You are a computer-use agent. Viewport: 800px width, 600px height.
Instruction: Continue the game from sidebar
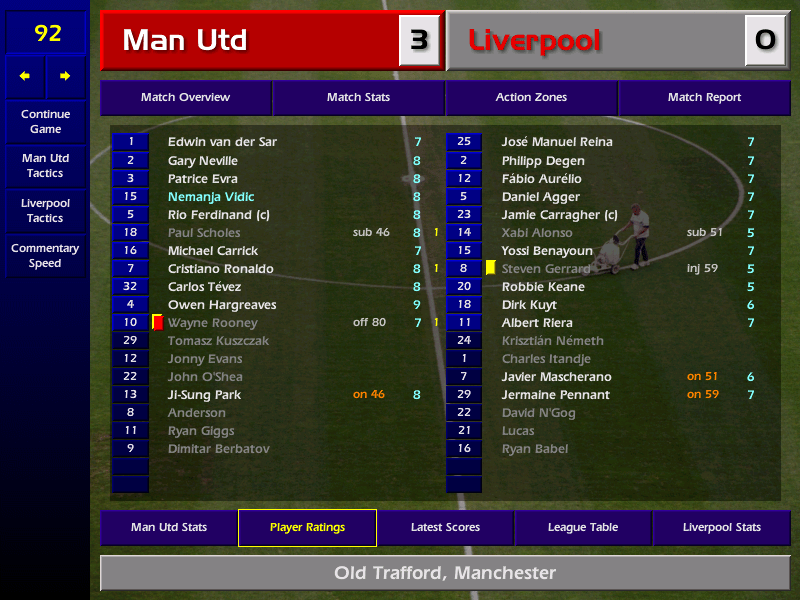coord(45,121)
